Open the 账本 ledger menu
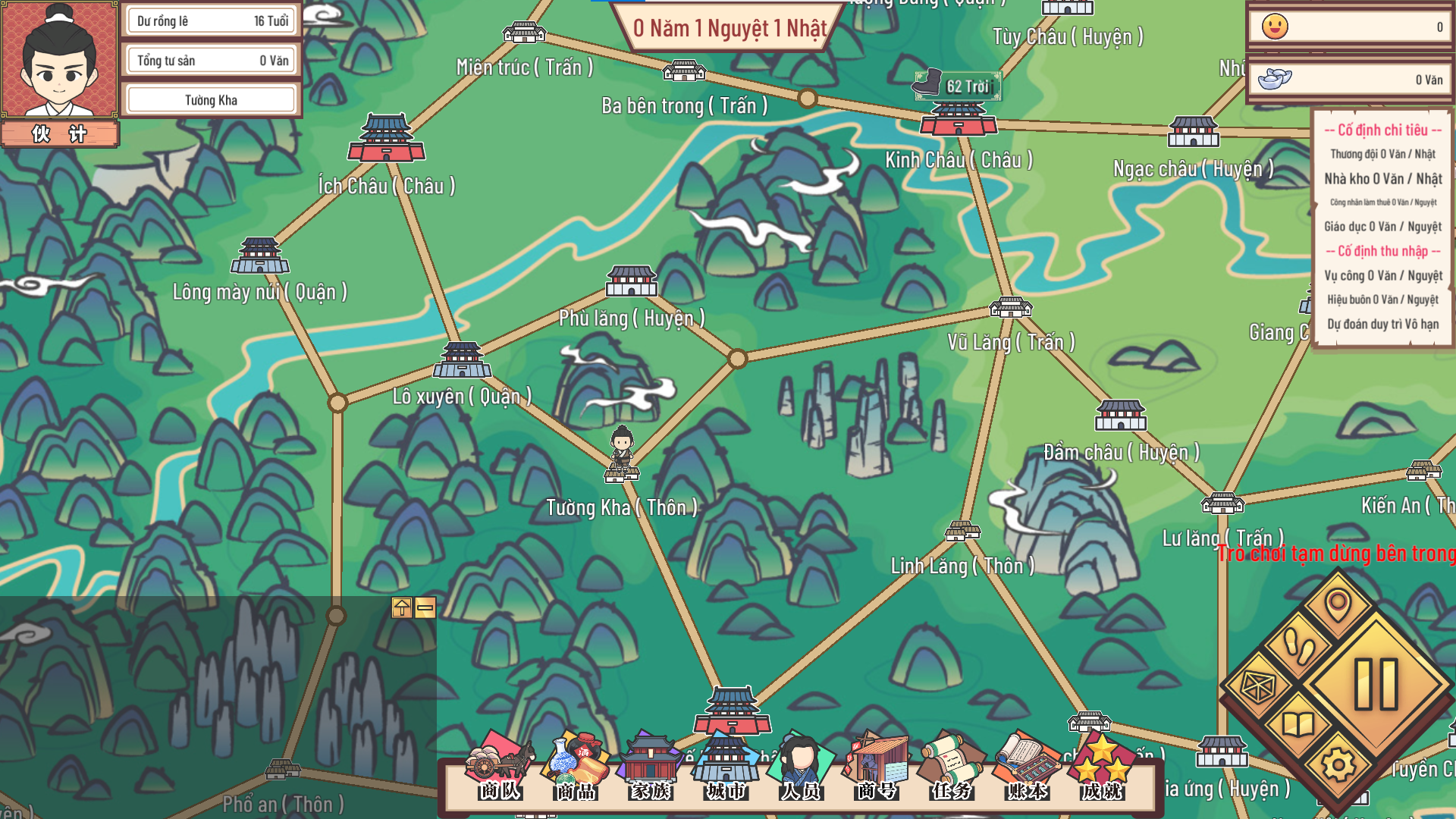Image resolution: width=1456 pixels, height=819 pixels. [1027, 767]
